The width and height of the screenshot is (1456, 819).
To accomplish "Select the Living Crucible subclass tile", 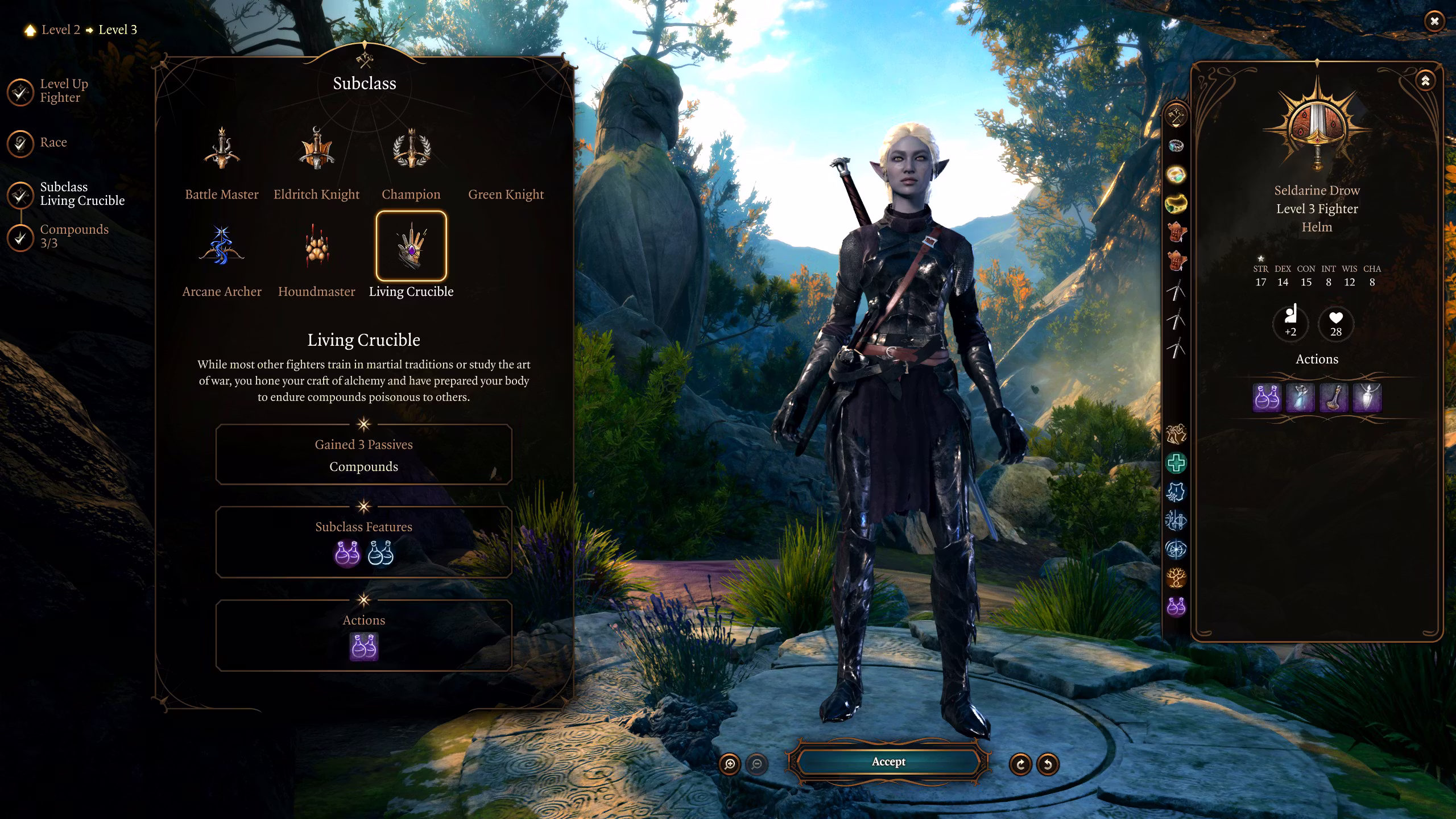I will tap(411, 247).
